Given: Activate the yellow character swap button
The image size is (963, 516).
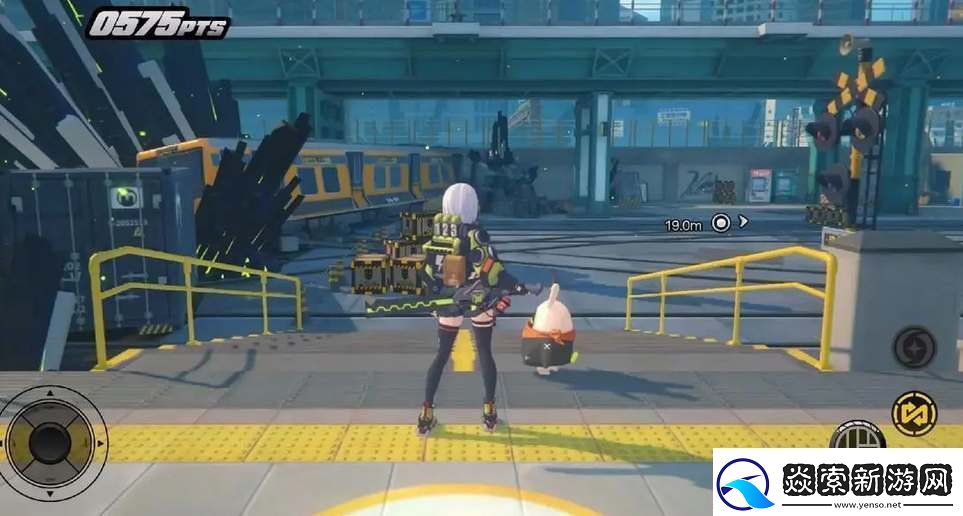Looking at the screenshot, I should click(x=914, y=413).
